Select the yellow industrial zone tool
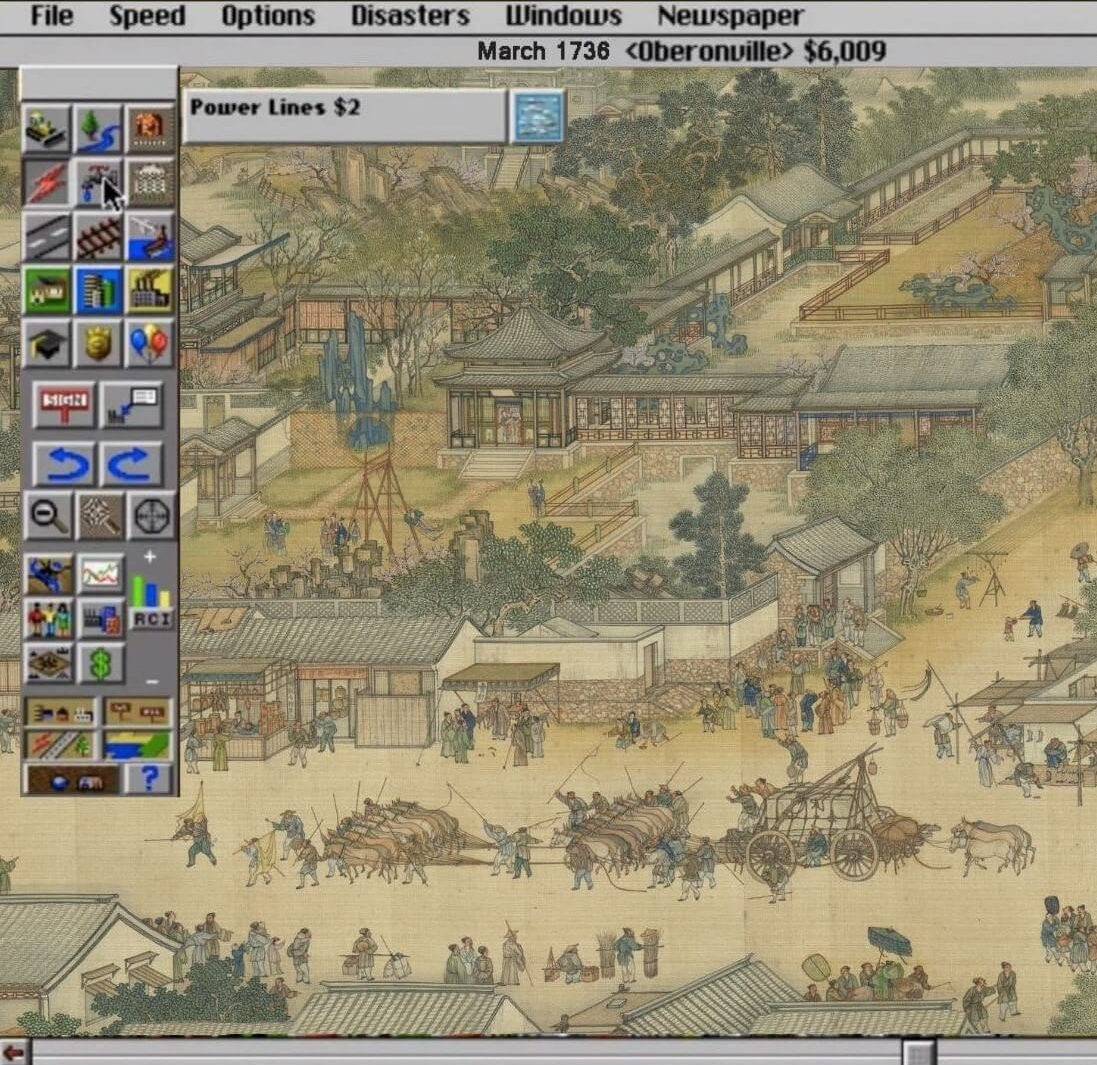The width and height of the screenshot is (1097, 1065). click(151, 291)
